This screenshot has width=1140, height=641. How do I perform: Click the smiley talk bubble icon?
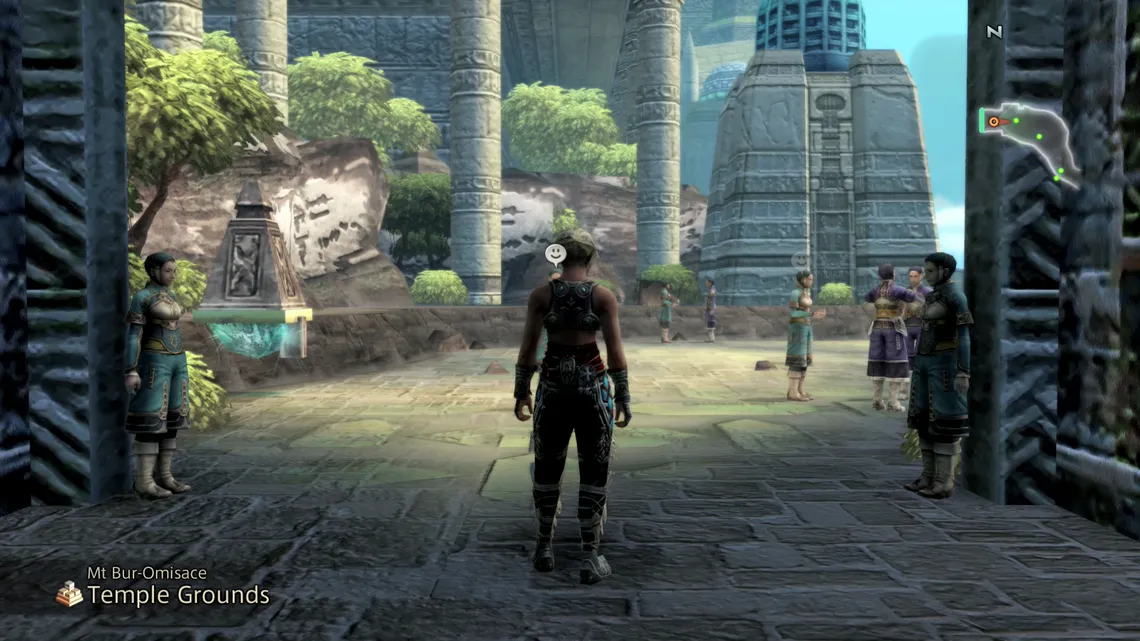(555, 254)
